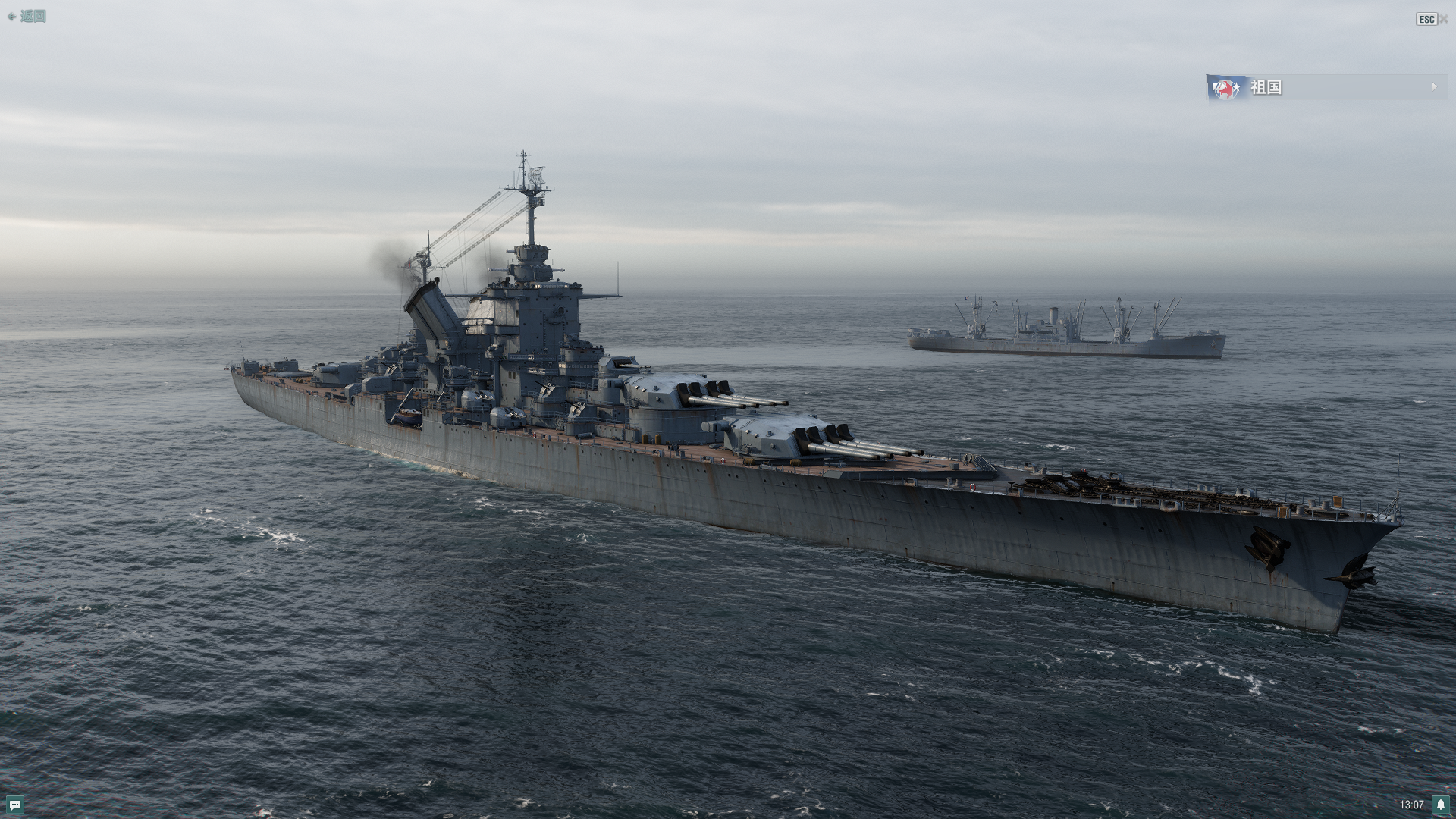Go back with the 返回 button
The width and height of the screenshot is (1456, 819).
pyautogui.click(x=27, y=17)
